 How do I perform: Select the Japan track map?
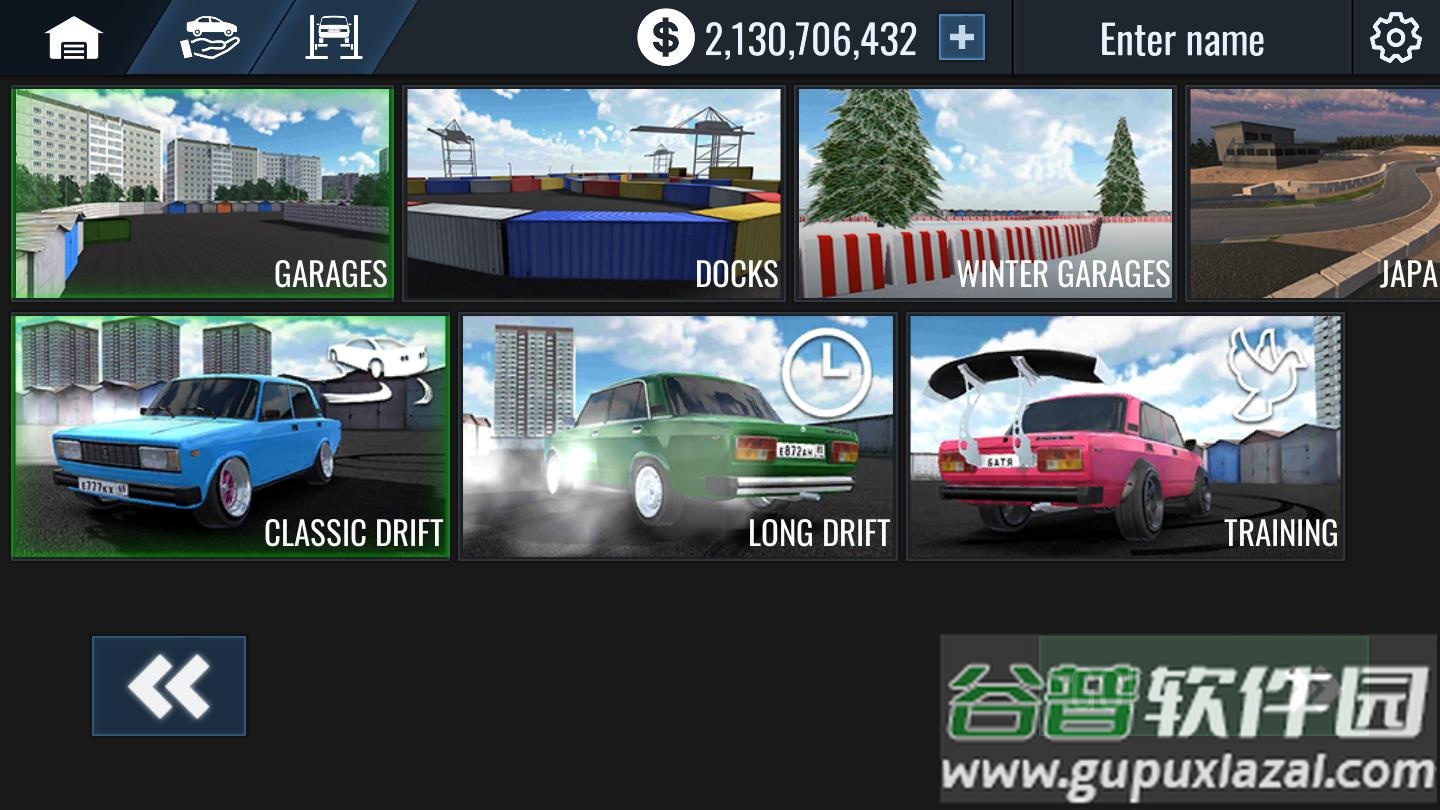(1314, 193)
